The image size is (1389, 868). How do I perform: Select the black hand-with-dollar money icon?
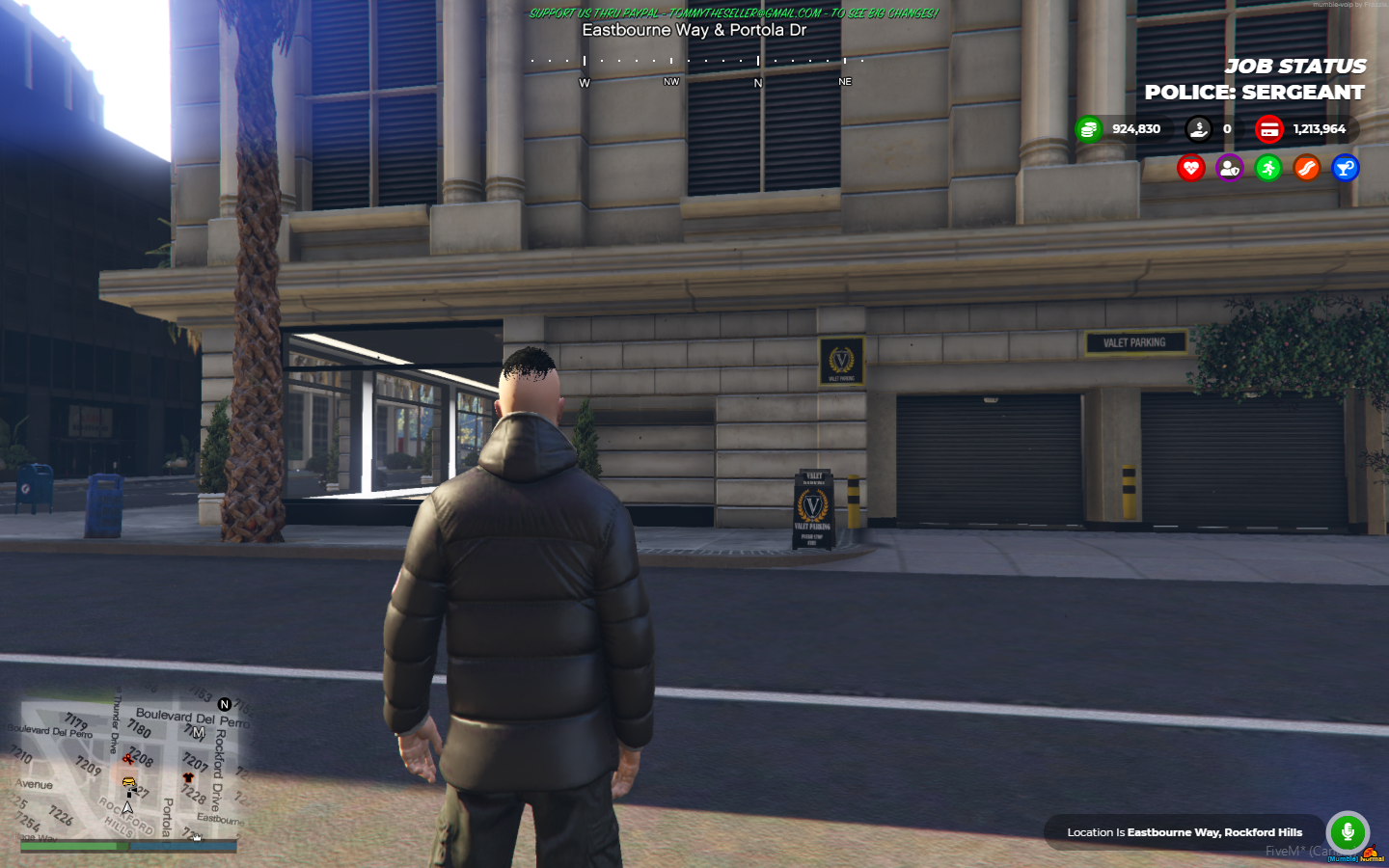[1198, 129]
